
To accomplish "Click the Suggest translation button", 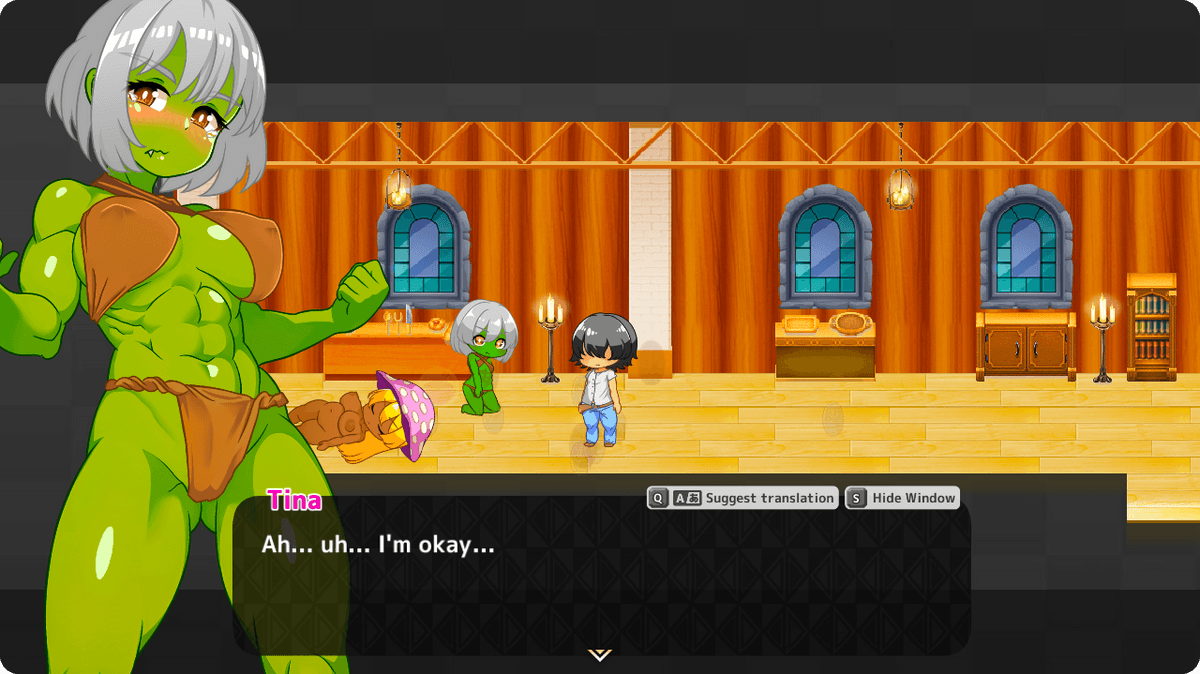I will click(x=742, y=498).
